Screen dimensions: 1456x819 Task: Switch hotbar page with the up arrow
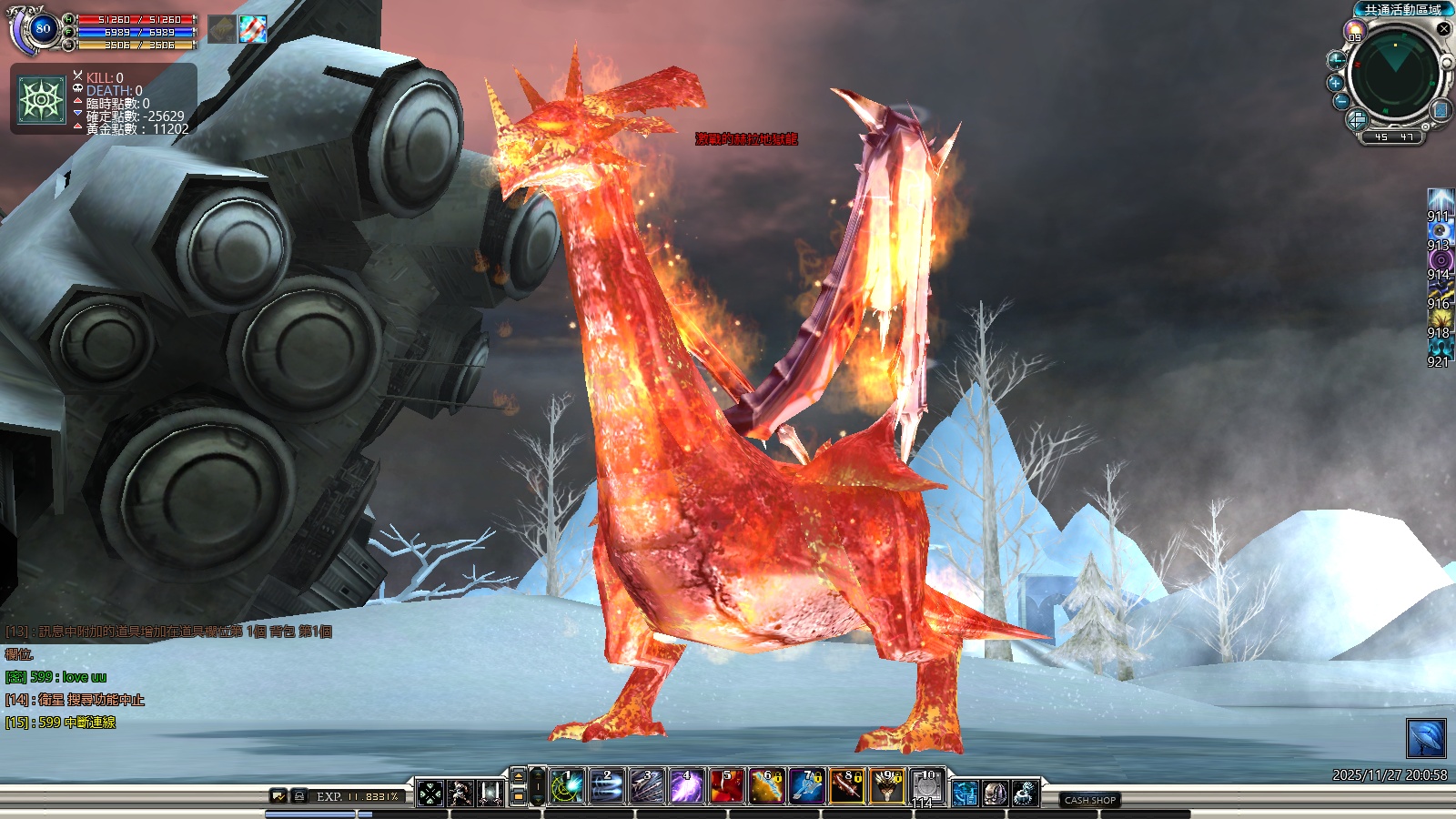tap(519, 776)
